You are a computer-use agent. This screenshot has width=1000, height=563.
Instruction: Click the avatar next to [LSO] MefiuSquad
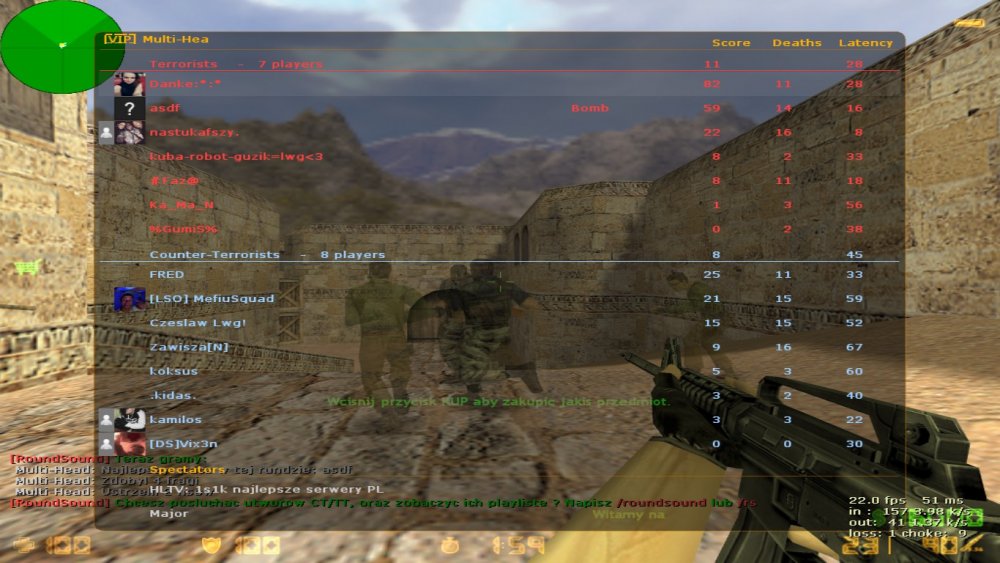(x=129, y=298)
